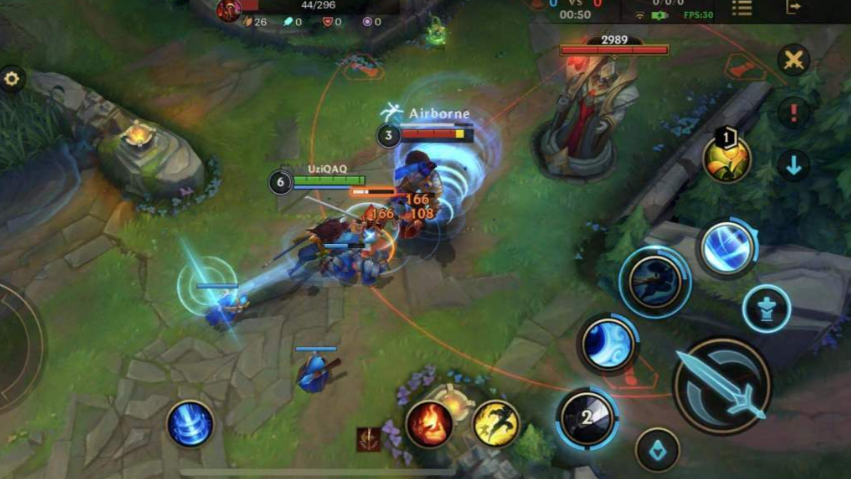Trigger the blue Recall button
This screenshot has width=851, height=479.
pyautogui.click(x=190, y=423)
